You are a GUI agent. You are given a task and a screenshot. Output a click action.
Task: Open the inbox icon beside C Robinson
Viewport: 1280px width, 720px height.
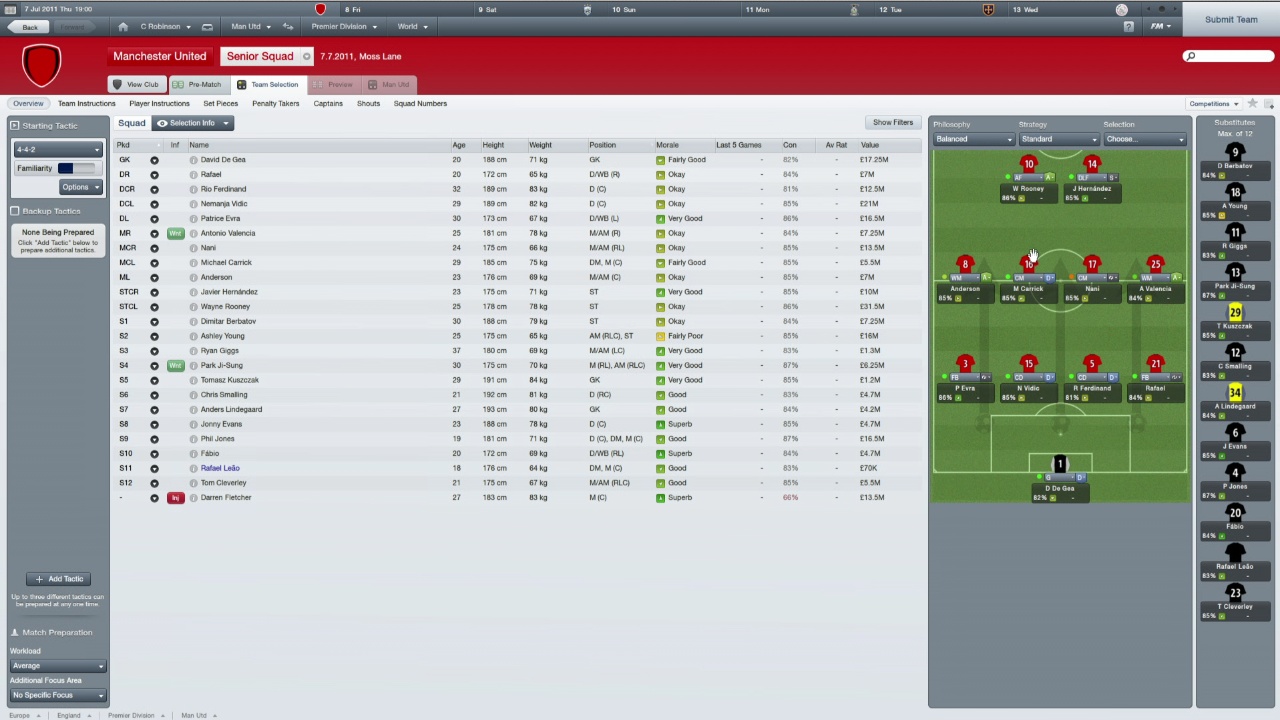pyautogui.click(x=207, y=26)
